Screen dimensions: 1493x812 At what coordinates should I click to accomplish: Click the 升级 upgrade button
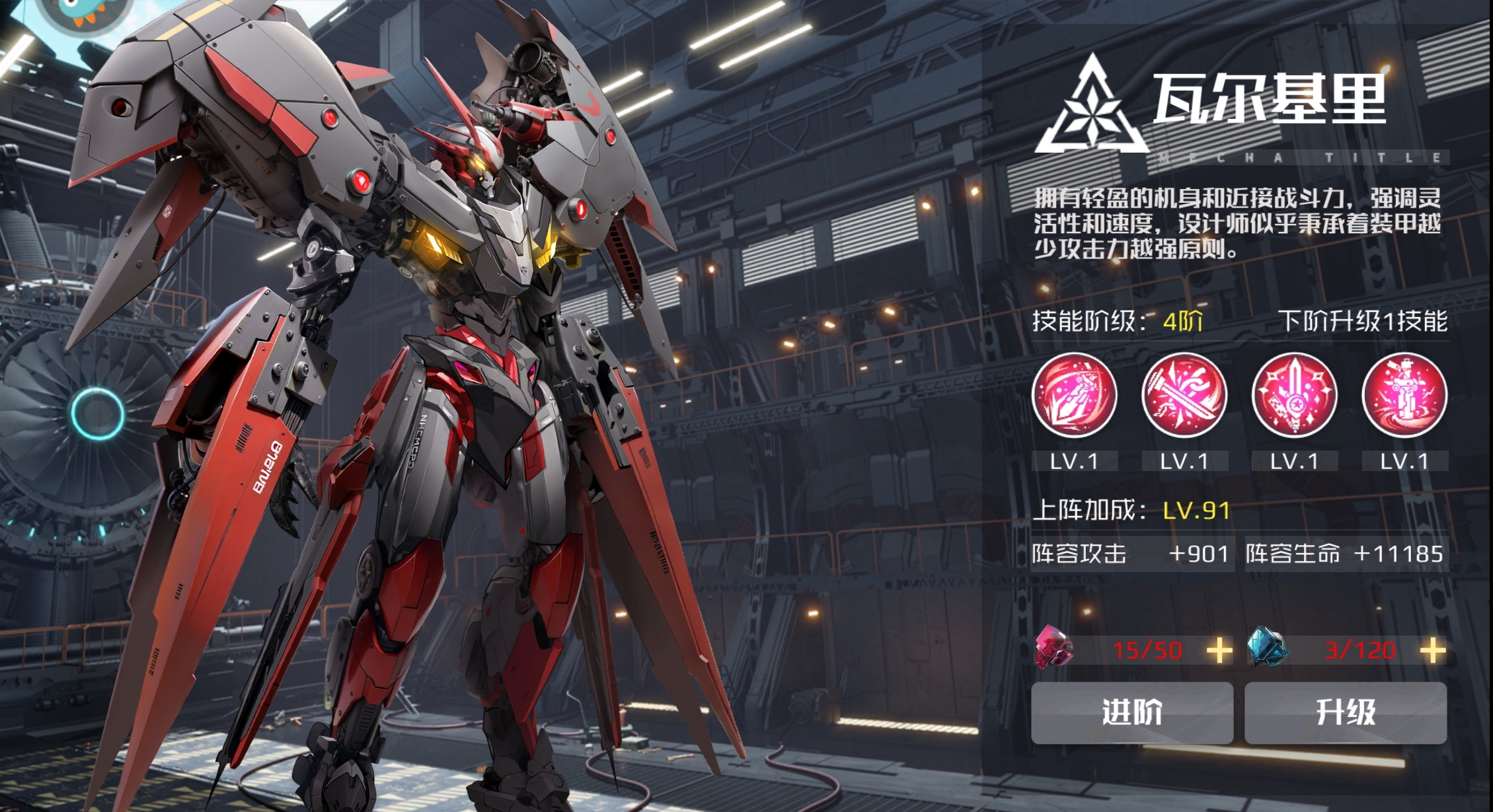click(x=1345, y=713)
